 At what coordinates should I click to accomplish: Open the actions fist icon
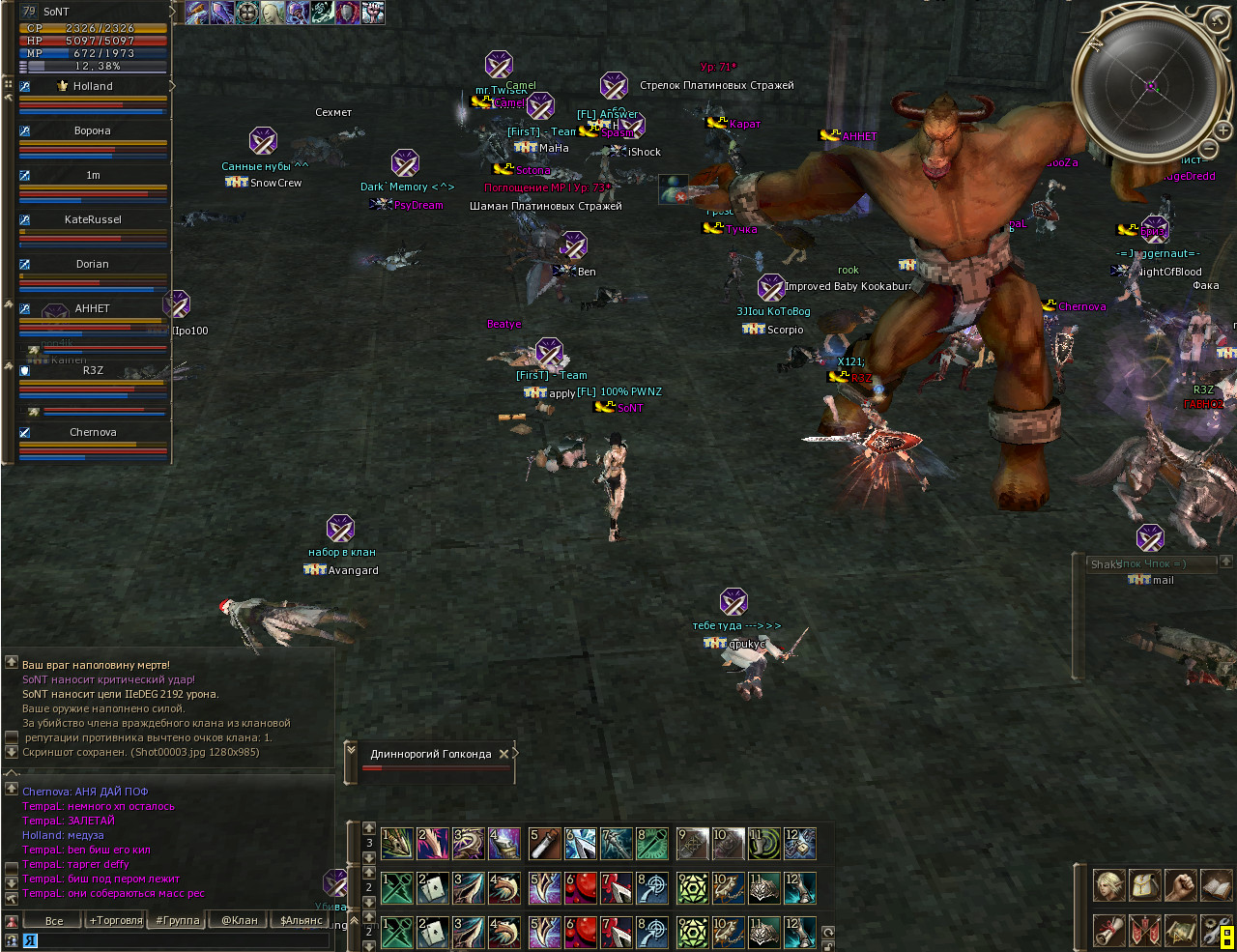tap(1180, 884)
